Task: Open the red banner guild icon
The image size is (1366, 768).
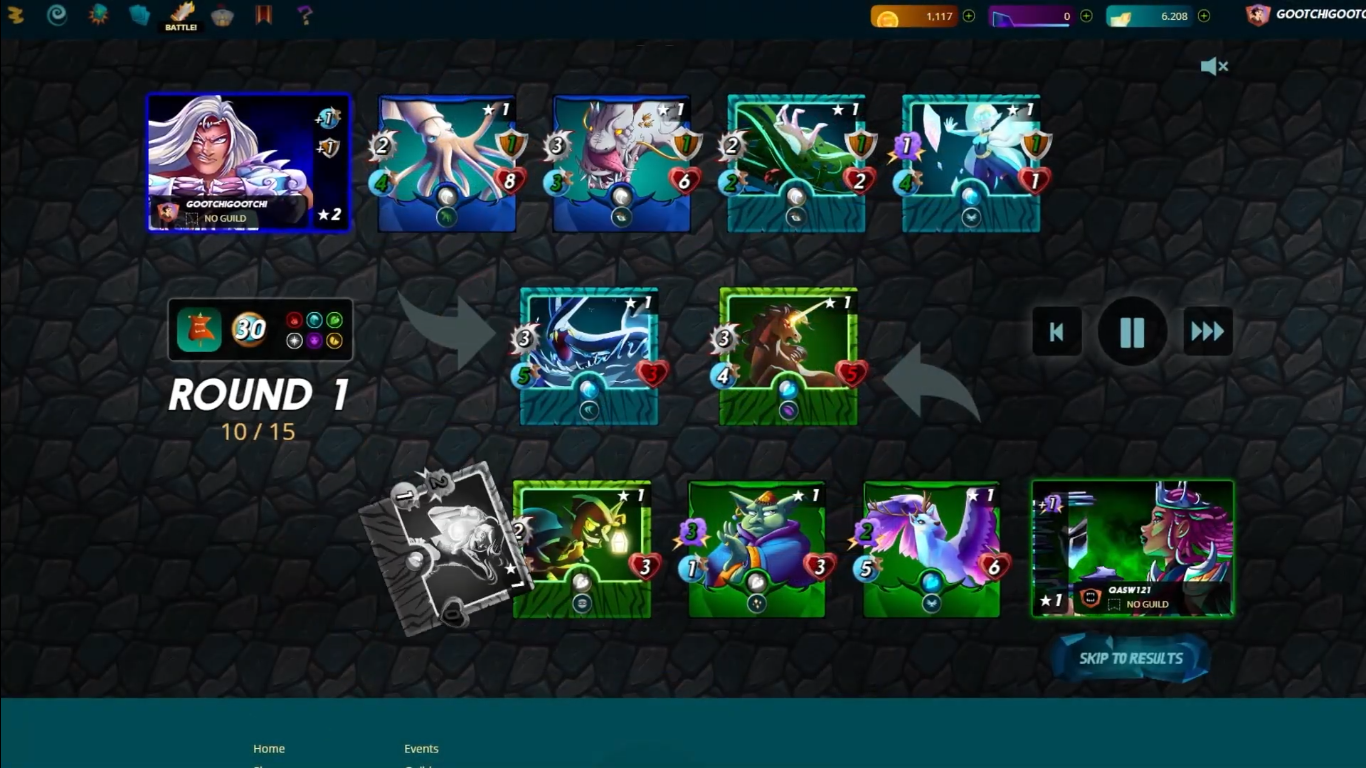Action: pyautogui.click(x=264, y=15)
